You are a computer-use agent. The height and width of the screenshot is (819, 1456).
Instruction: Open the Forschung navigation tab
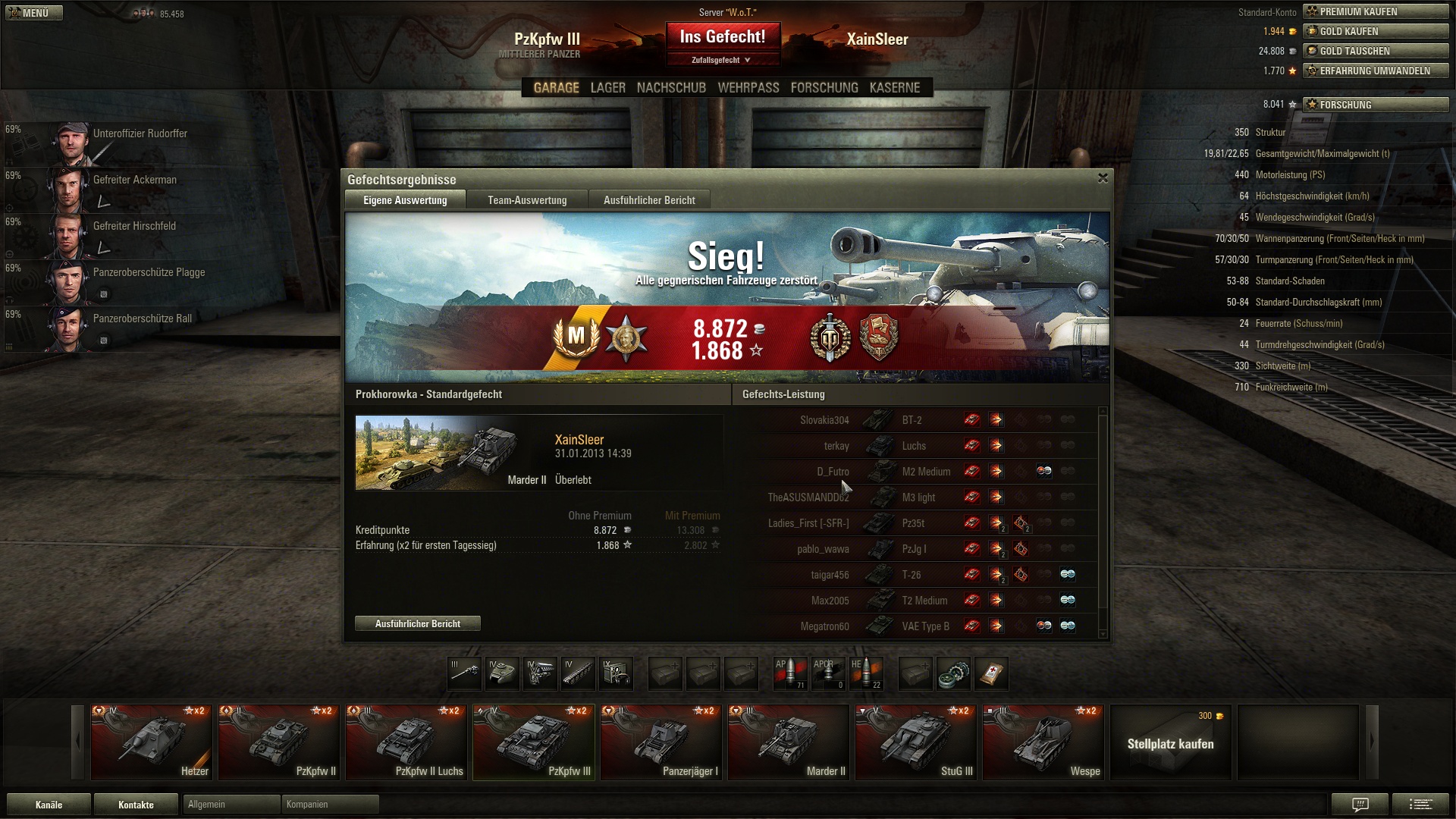click(x=824, y=88)
